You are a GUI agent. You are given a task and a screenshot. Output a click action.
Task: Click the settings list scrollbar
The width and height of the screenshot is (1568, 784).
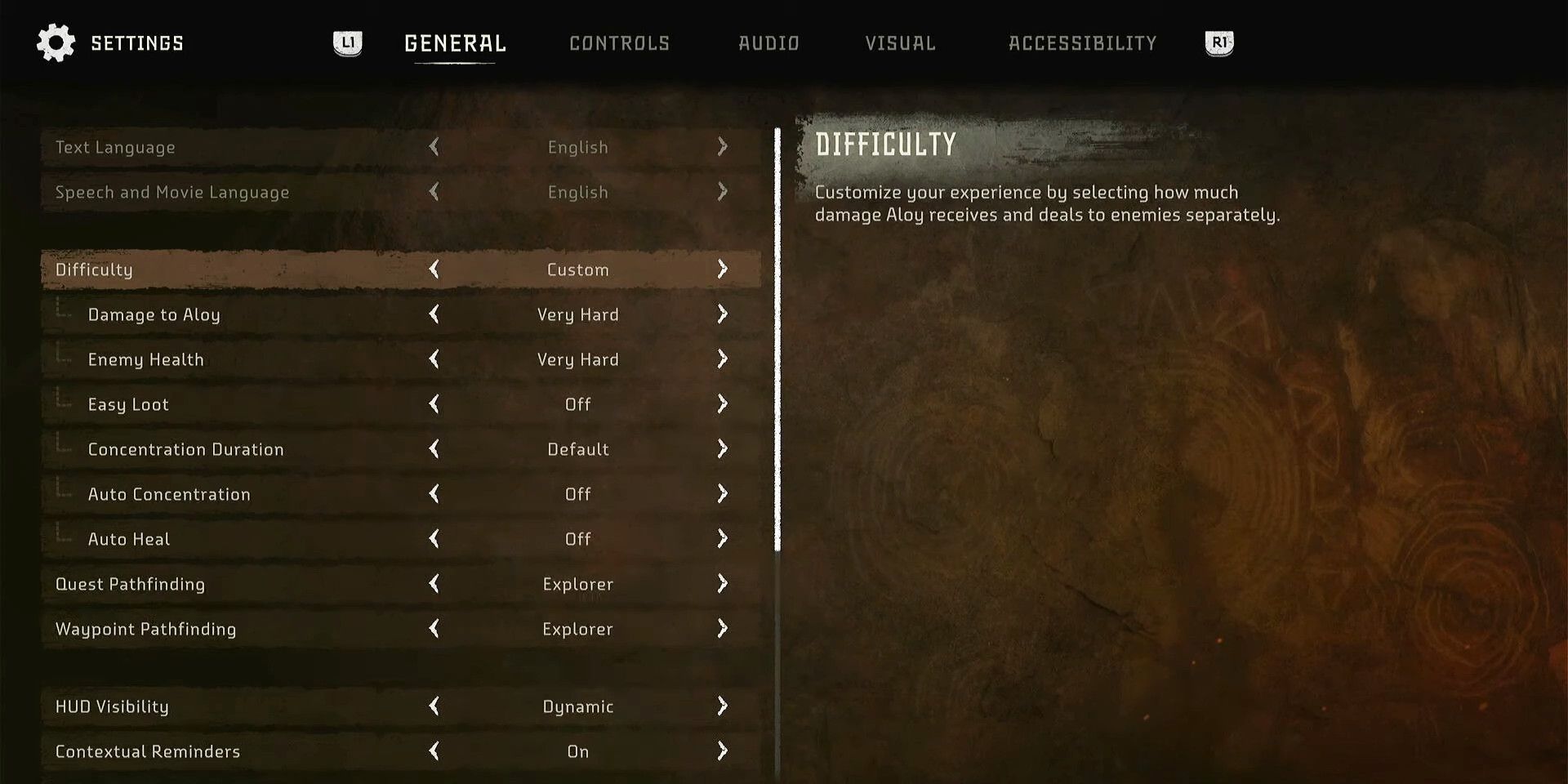[x=777, y=339]
